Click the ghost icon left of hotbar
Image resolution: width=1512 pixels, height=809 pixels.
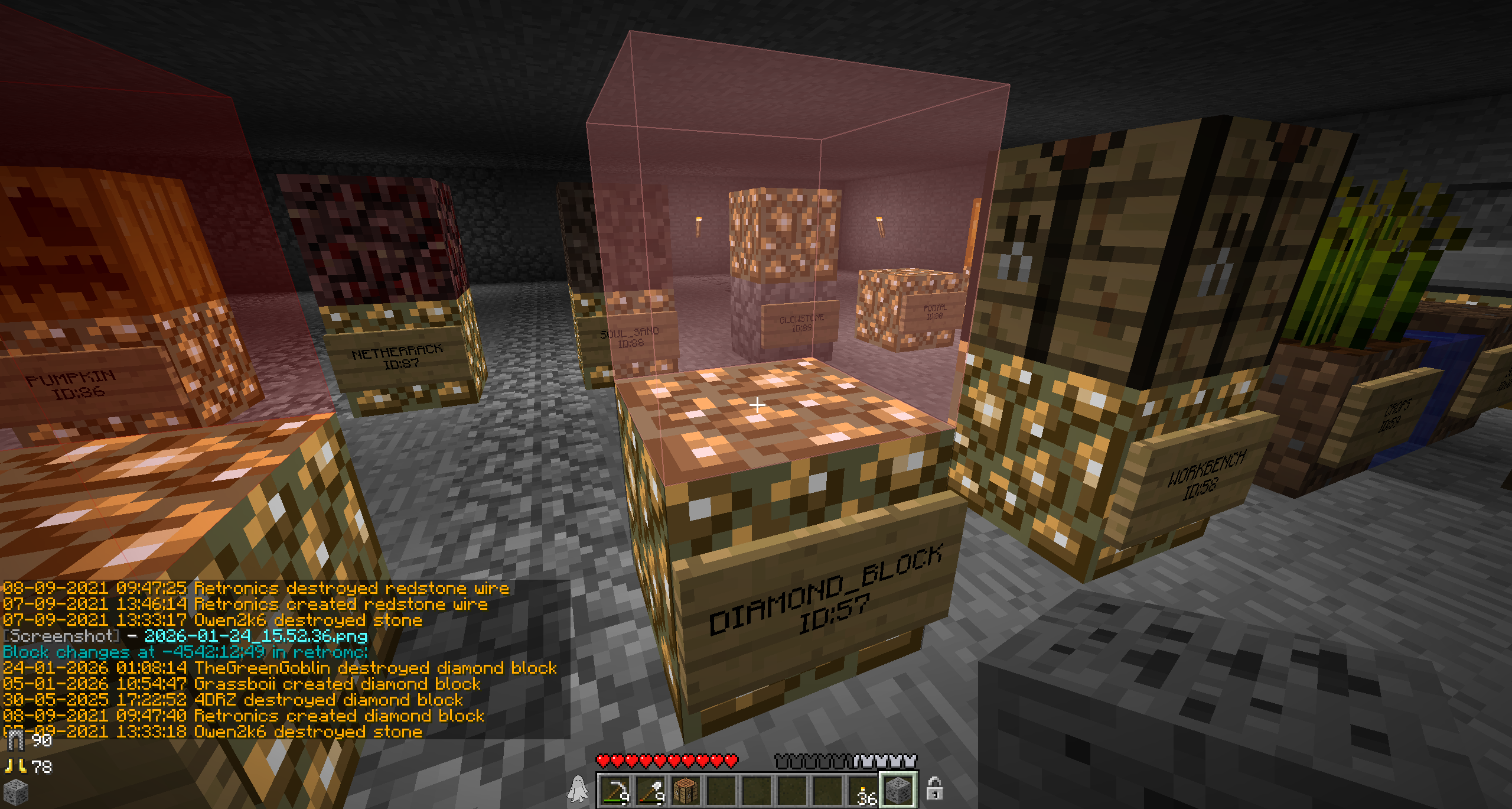click(578, 789)
